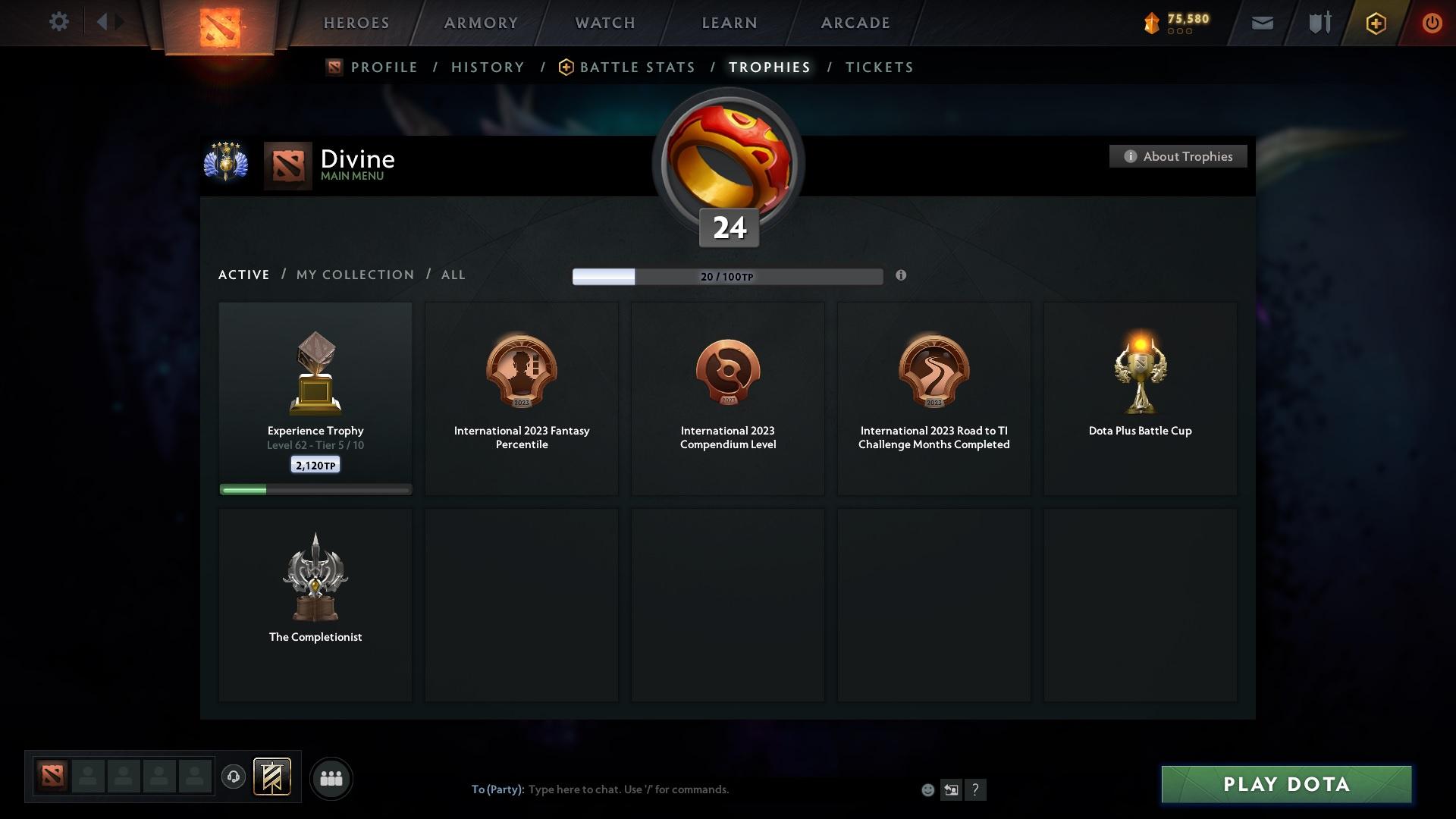Screen dimensions: 1456x819
Task: Switch to the BATTLE STATS tab
Action: (x=637, y=67)
